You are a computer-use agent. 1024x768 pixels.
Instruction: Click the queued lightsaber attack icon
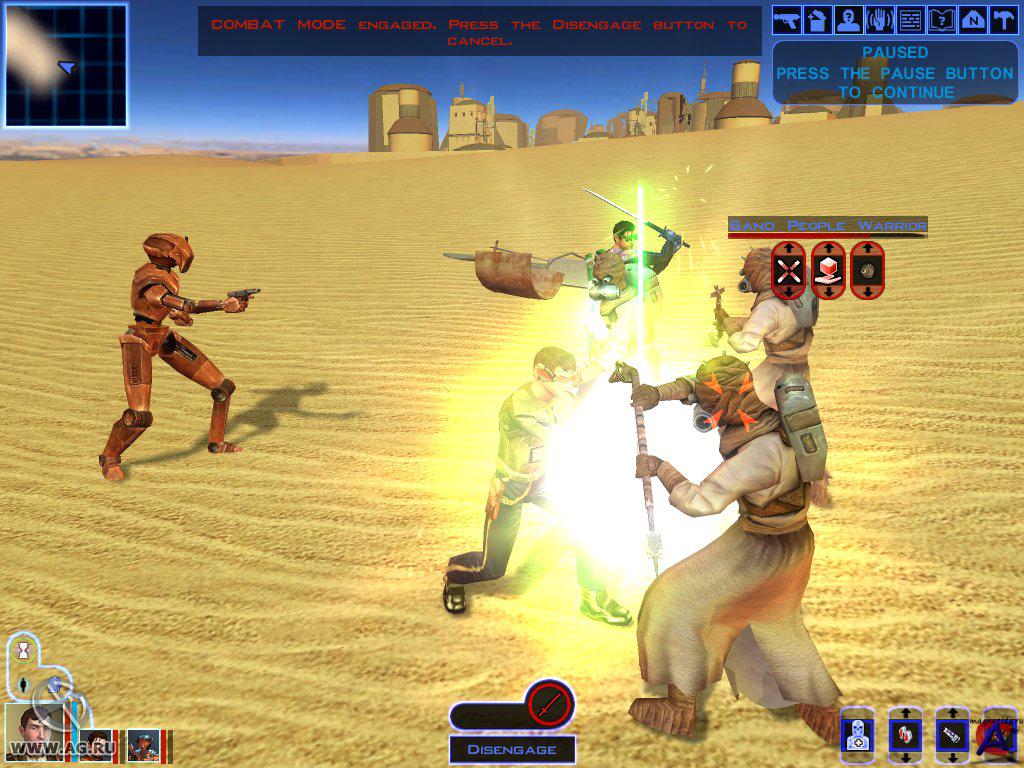pyautogui.click(x=548, y=705)
